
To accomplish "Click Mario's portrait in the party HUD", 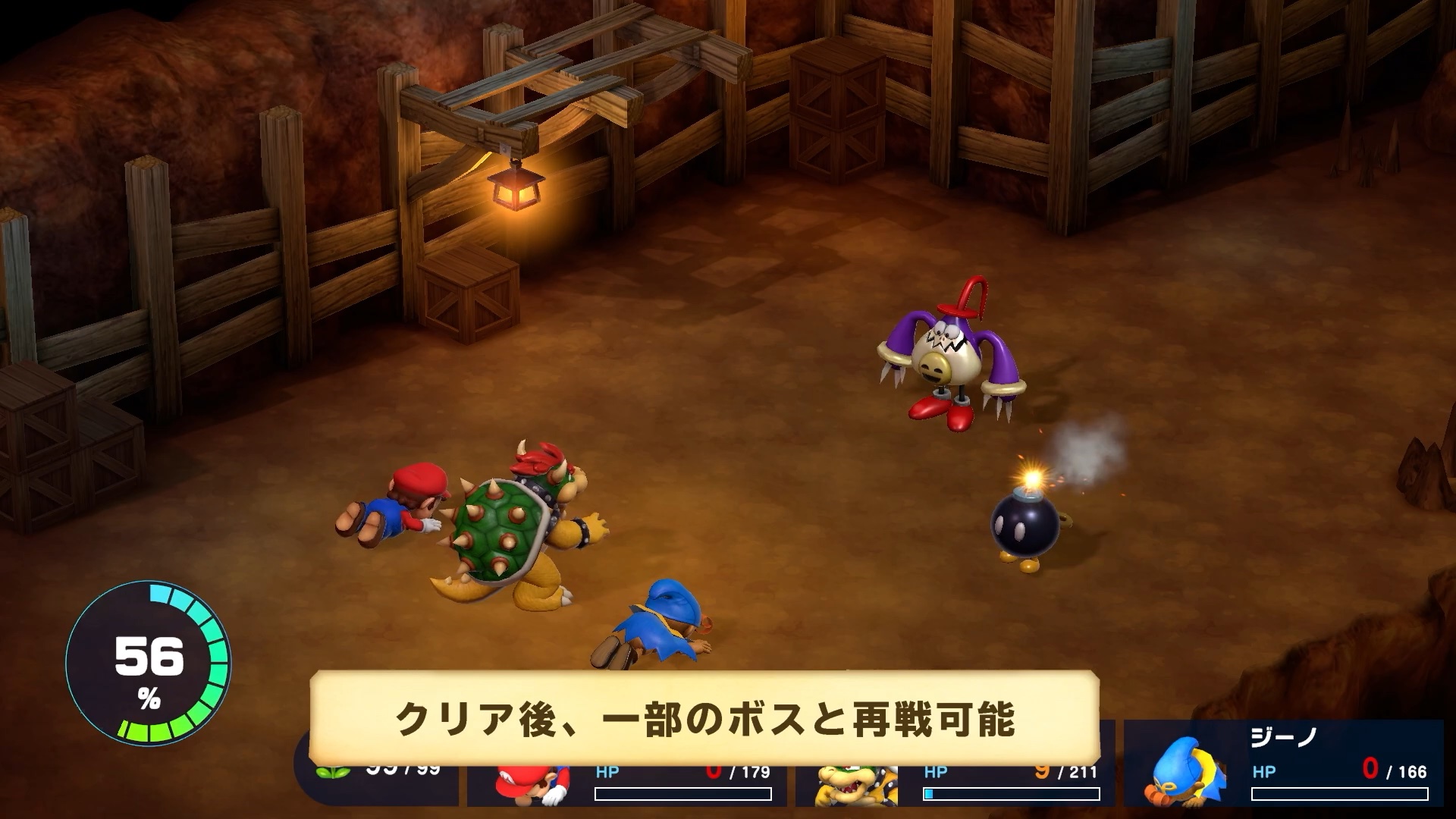I will pos(531,785).
